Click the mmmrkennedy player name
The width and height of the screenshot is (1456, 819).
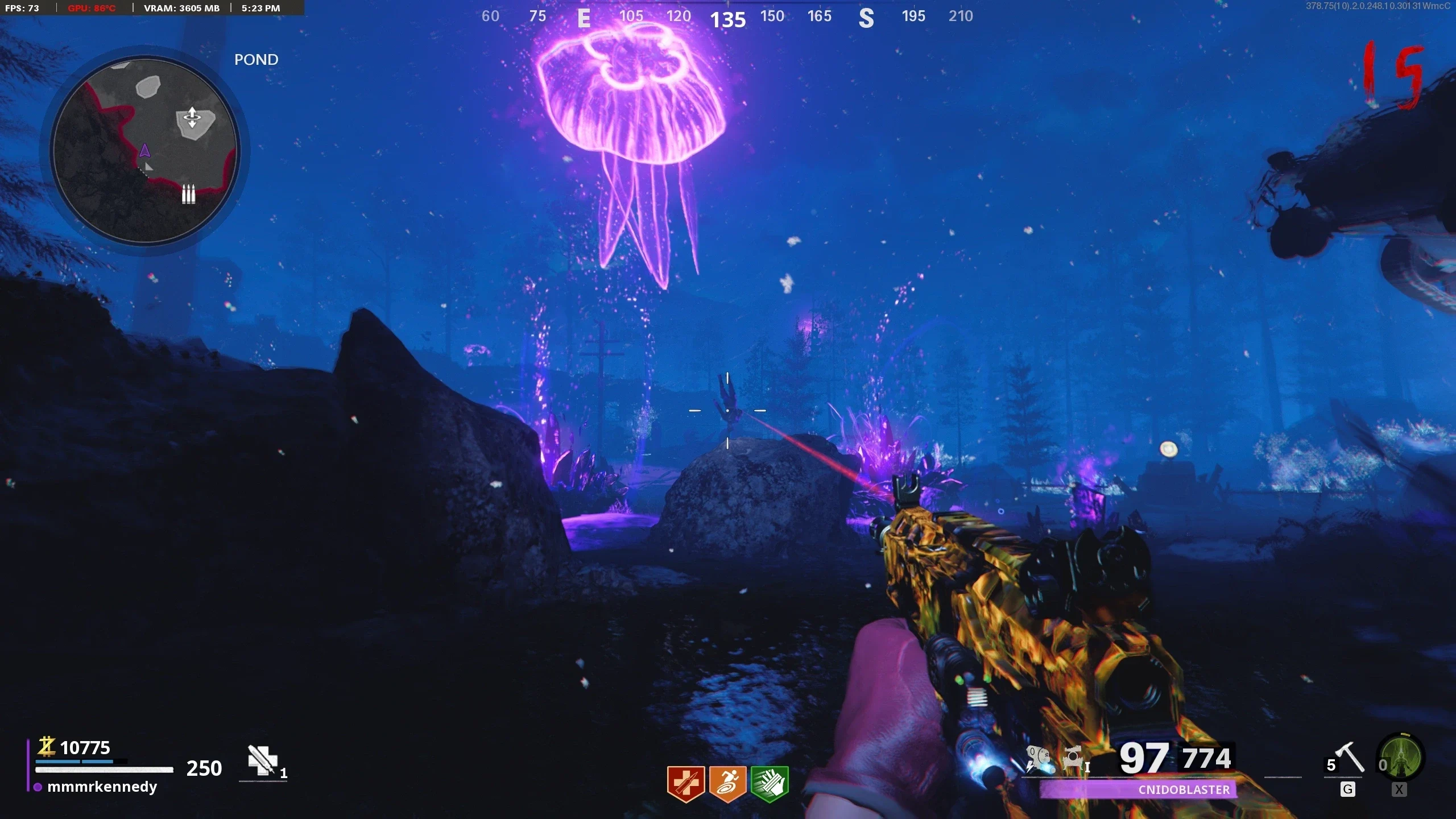[102, 787]
